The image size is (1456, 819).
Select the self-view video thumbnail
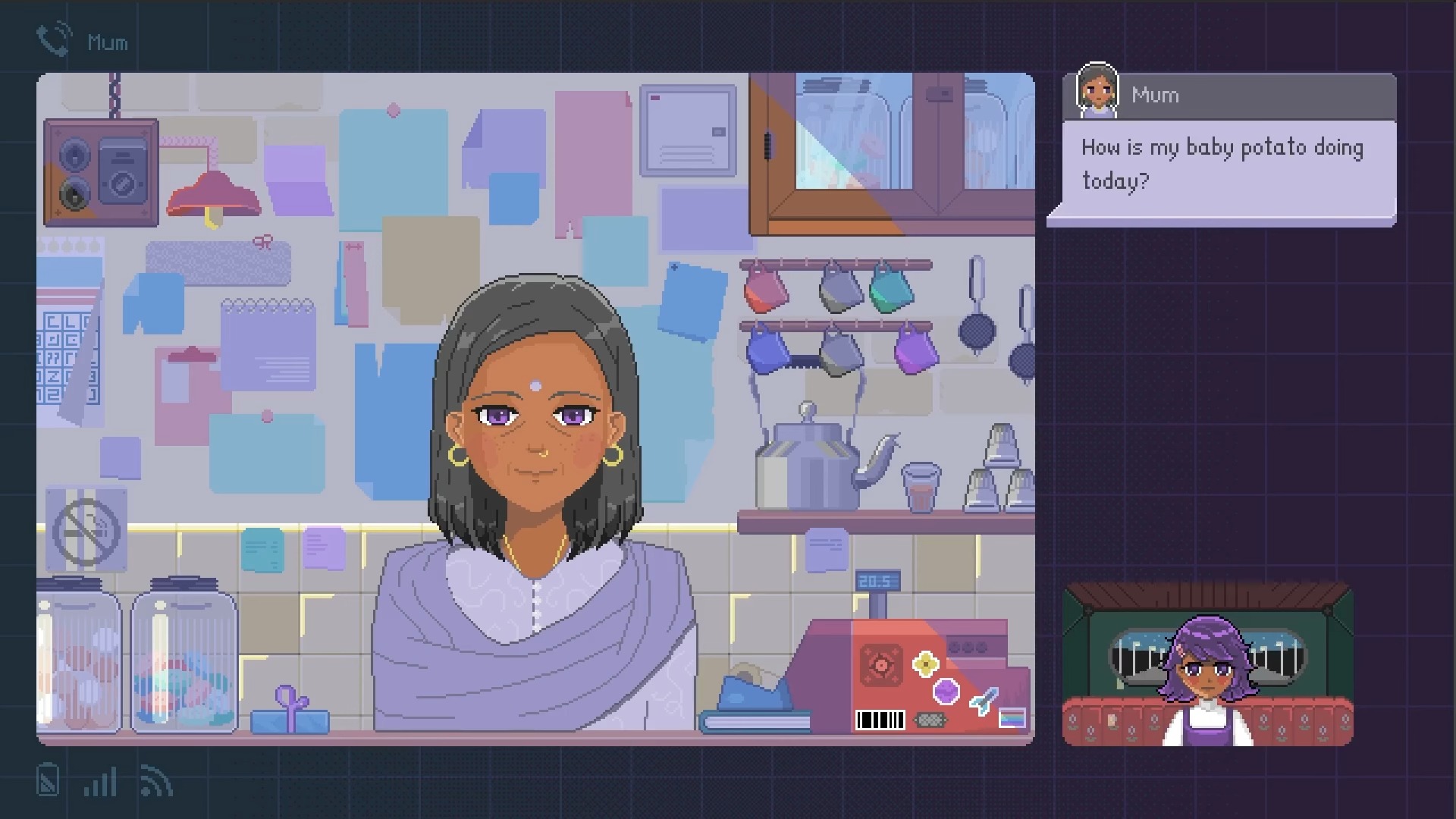click(x=1207, y=665)
